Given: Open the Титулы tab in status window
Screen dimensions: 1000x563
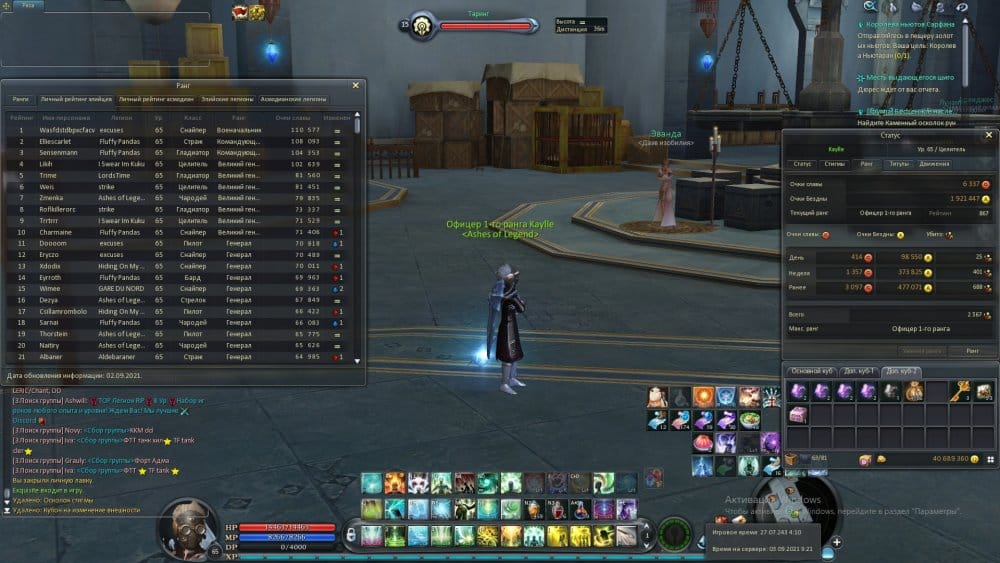Looking at the screenshot, I should pos(899,163).
